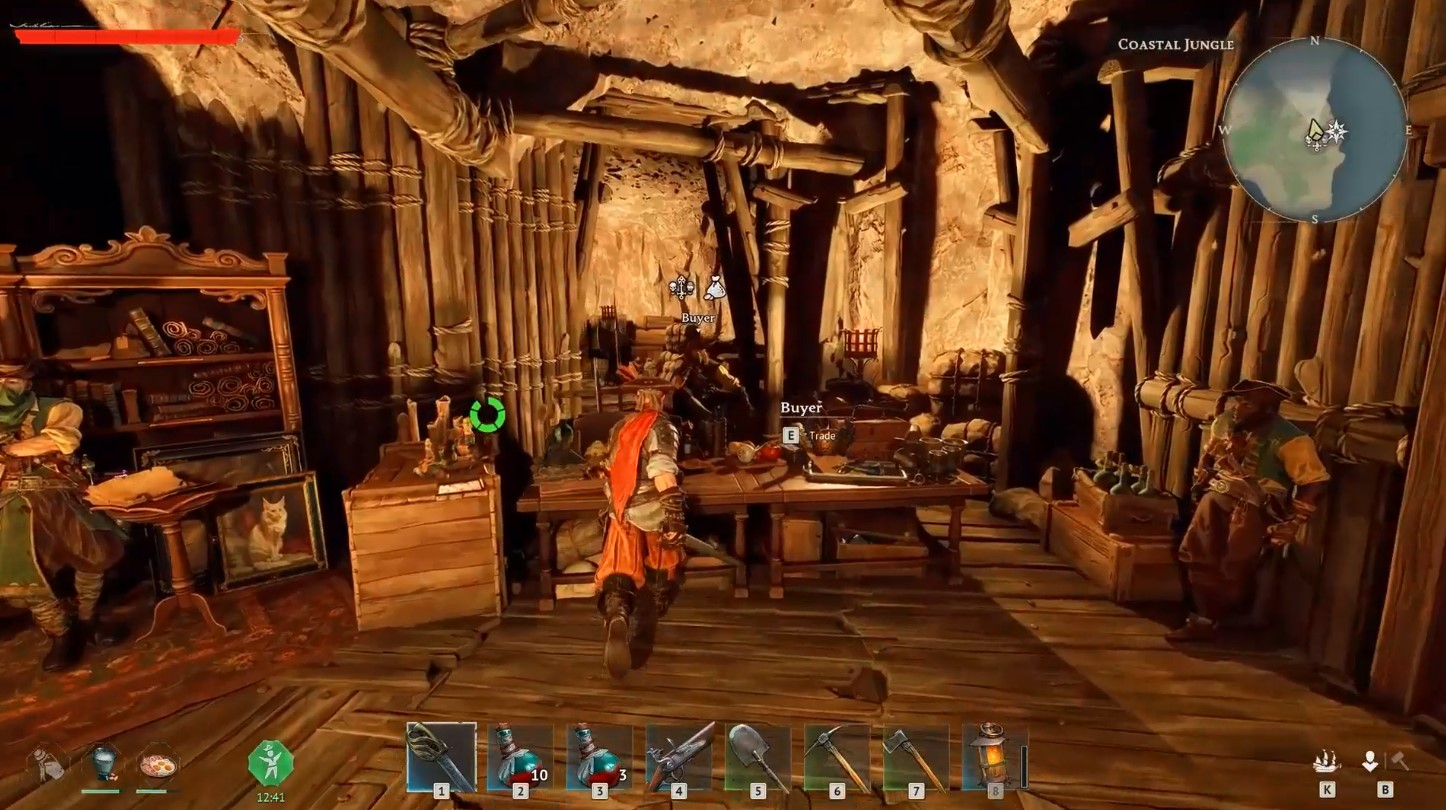Open the circular minimap

tap(1315, 130)
